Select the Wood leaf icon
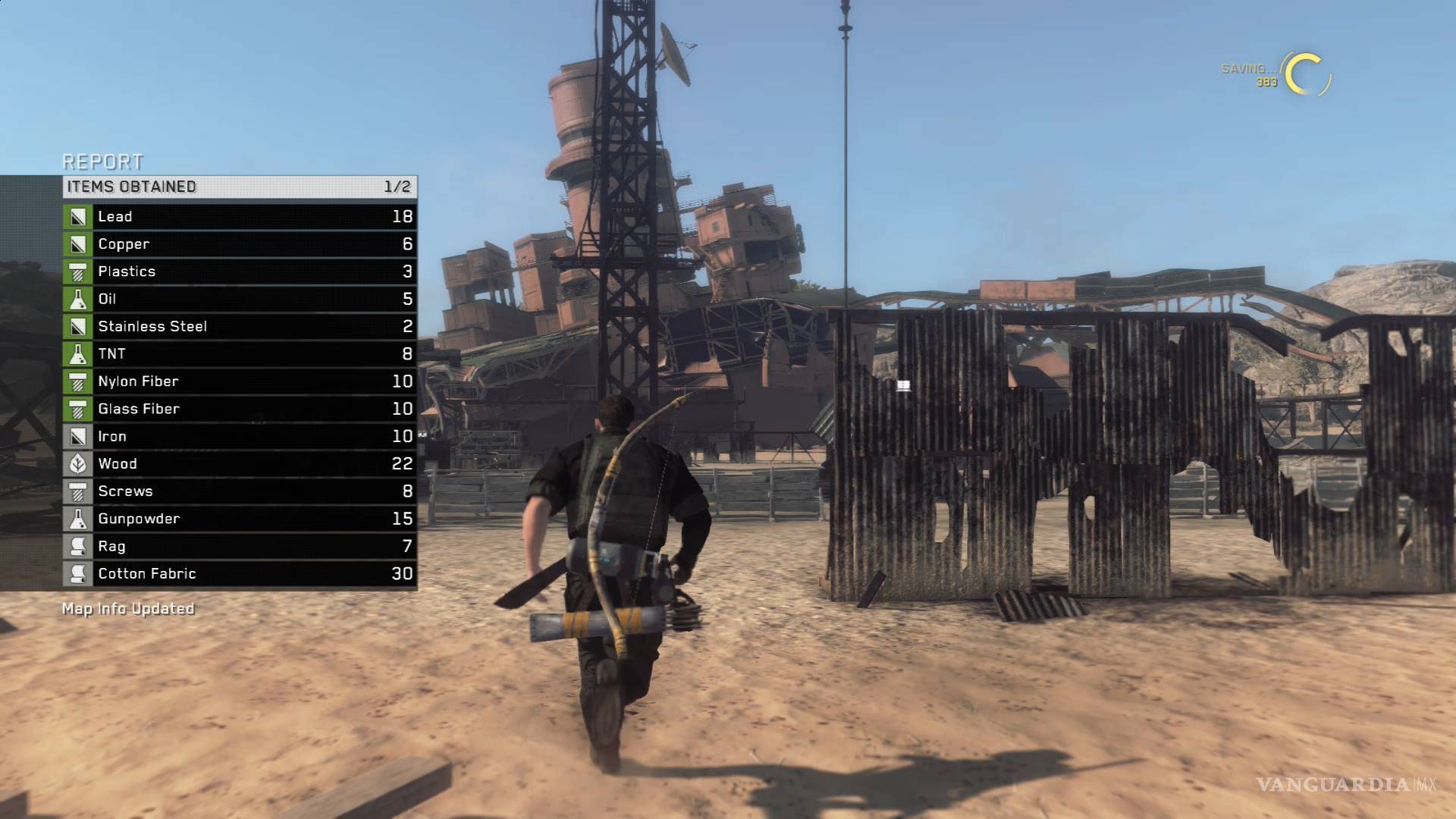 tap(78, 463)
